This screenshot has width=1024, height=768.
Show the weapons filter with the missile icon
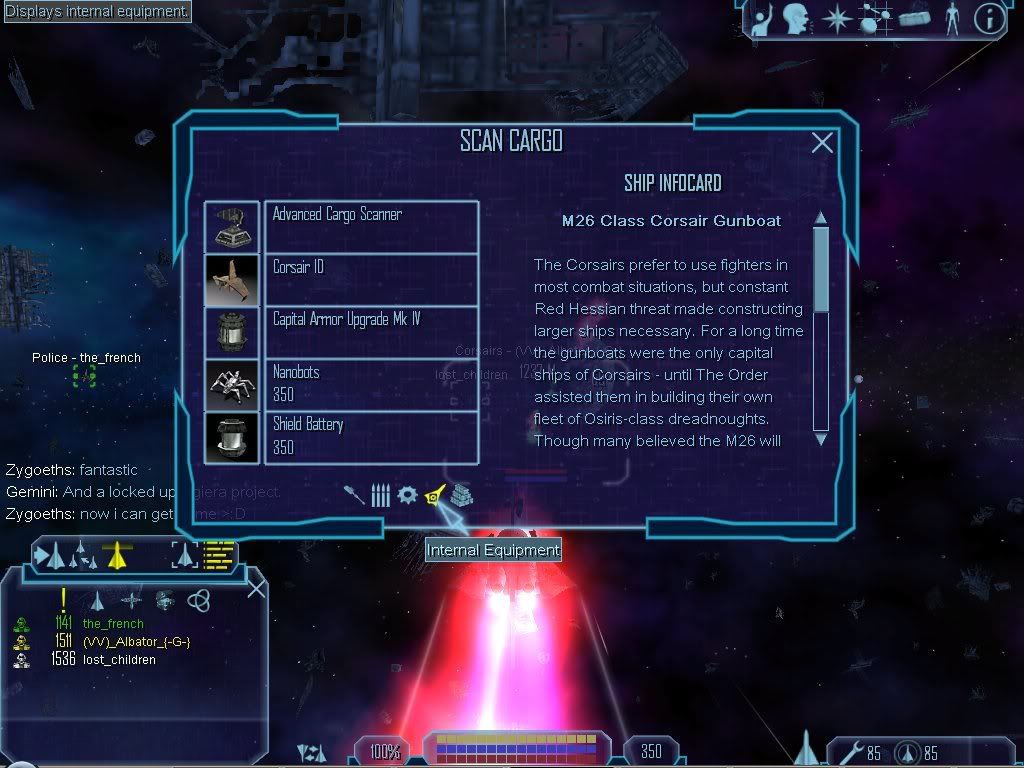click(354, 495)
